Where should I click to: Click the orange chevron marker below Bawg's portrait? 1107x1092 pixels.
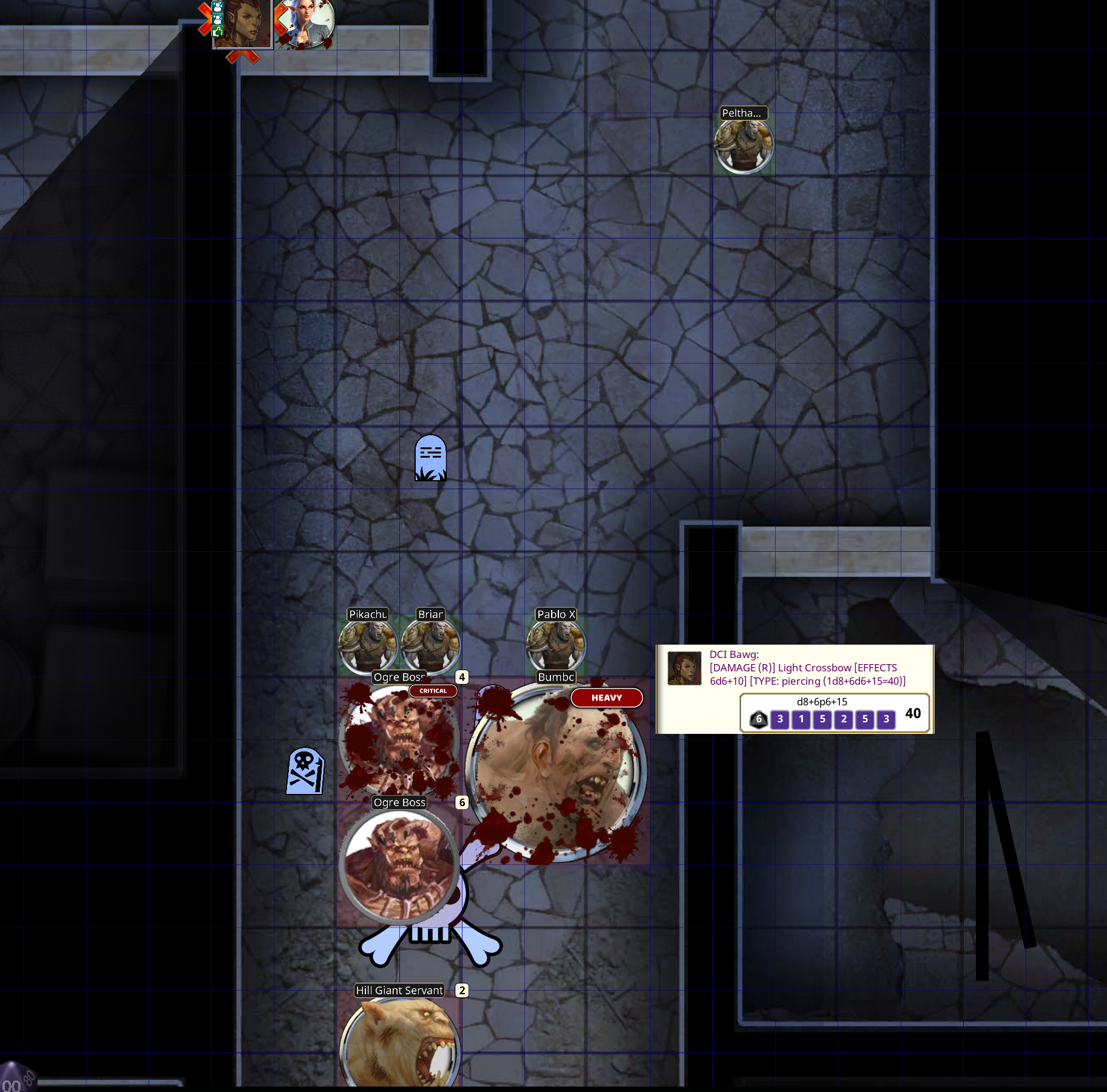point(242,56)
